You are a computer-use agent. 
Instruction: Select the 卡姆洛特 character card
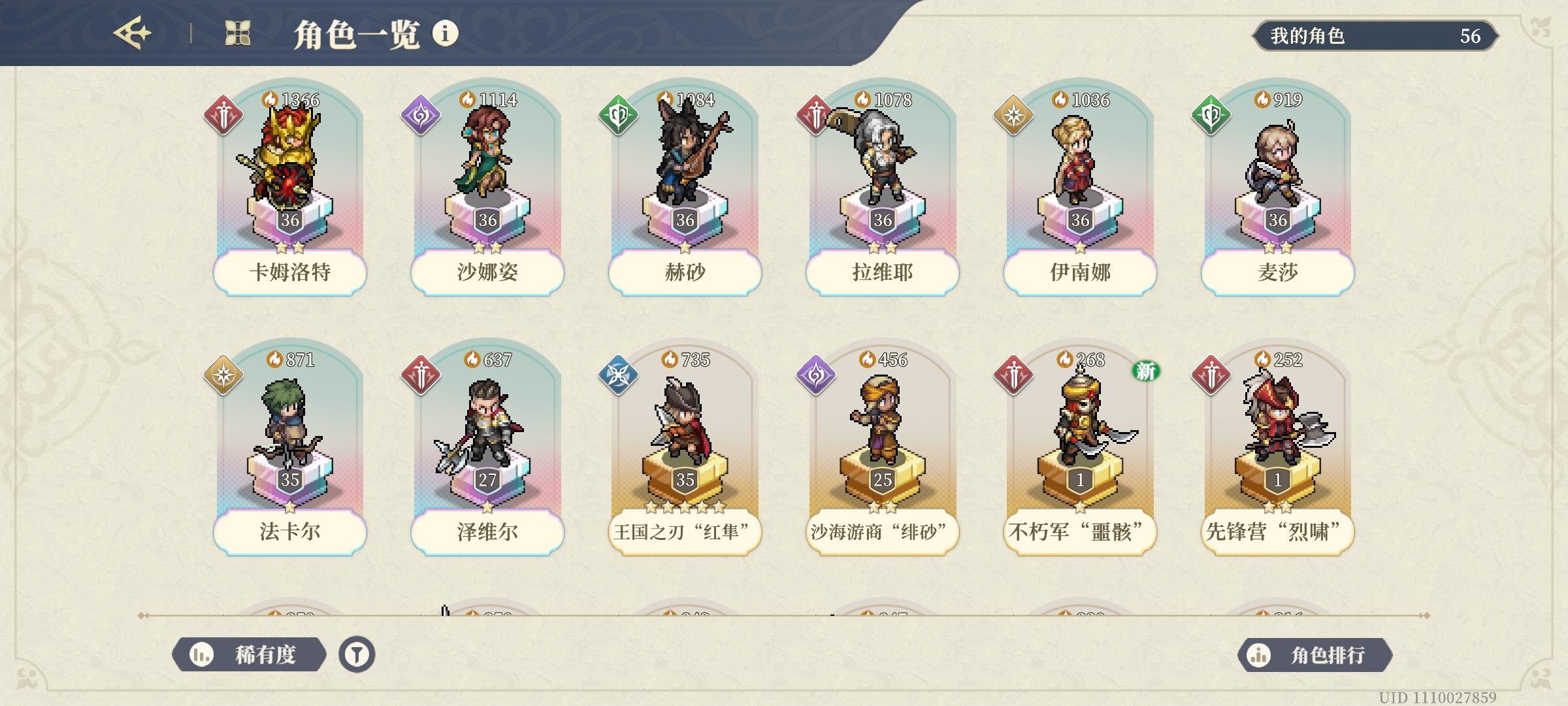[290, 190]
